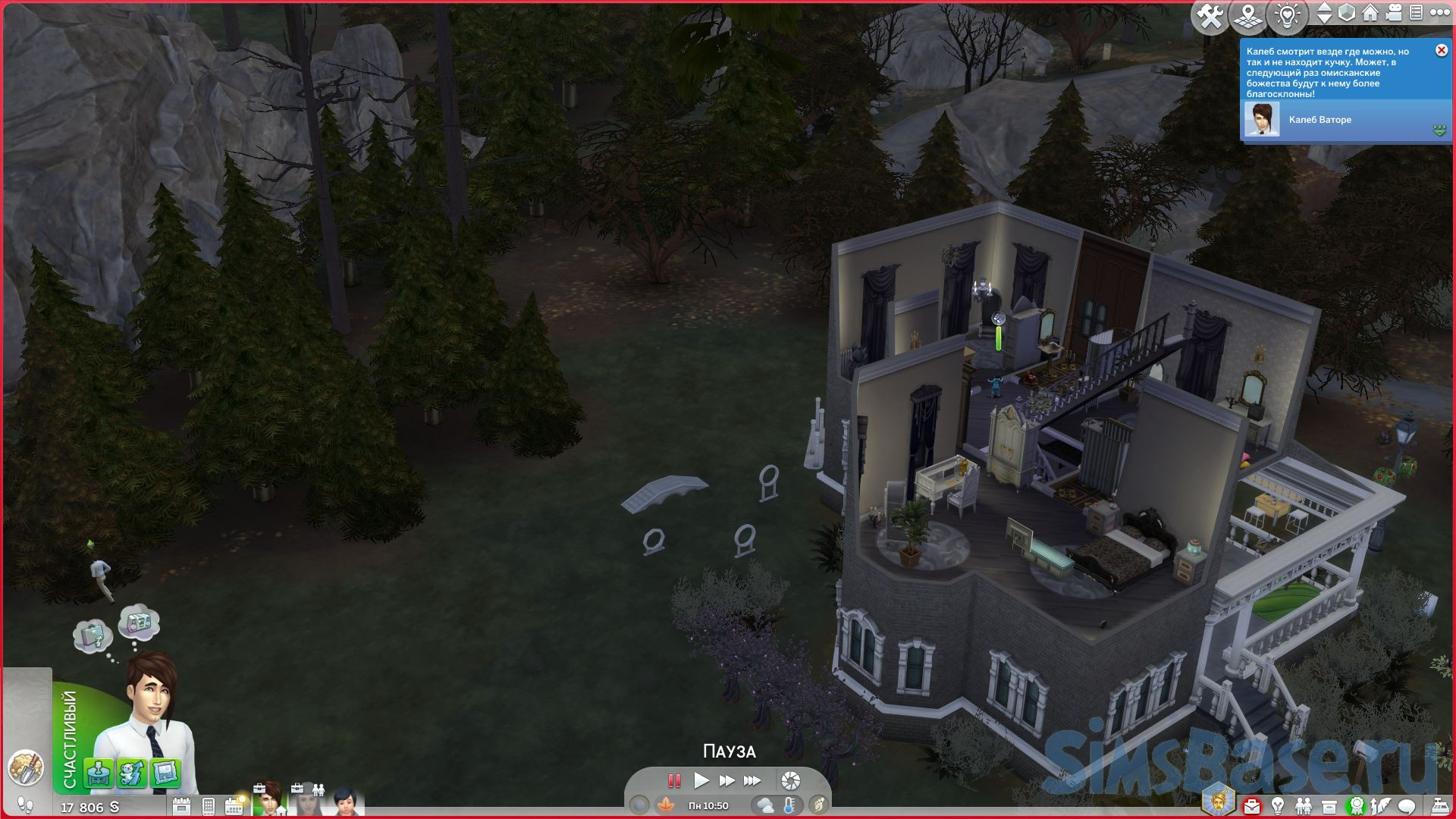The width and height of the screenshot is (1456, 819).
Task: Pause the game with red pause button
Action: pyautogui.click(x=673, y=780)
